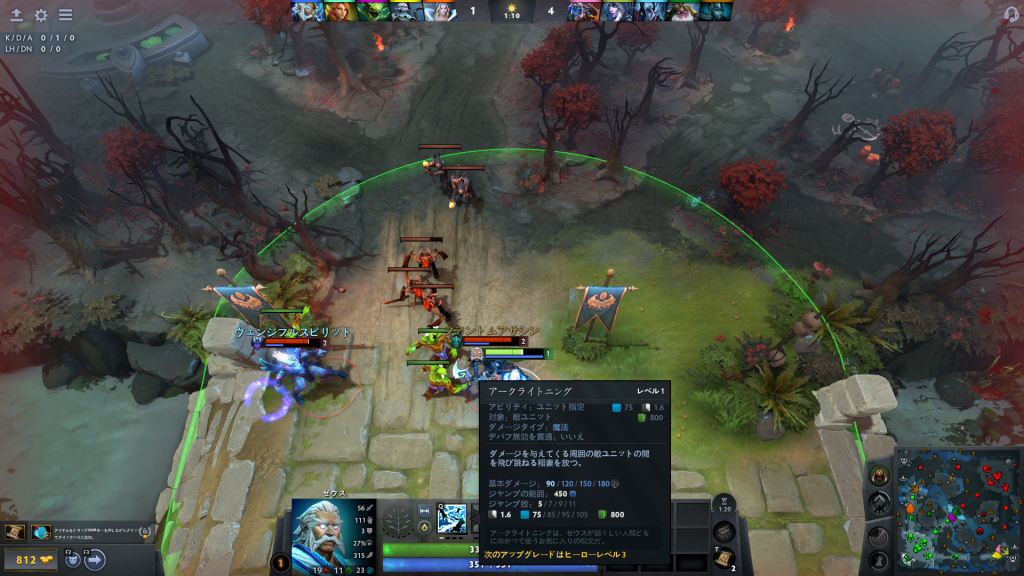Click the deliver items arrow button

click(x=96, y=560)
